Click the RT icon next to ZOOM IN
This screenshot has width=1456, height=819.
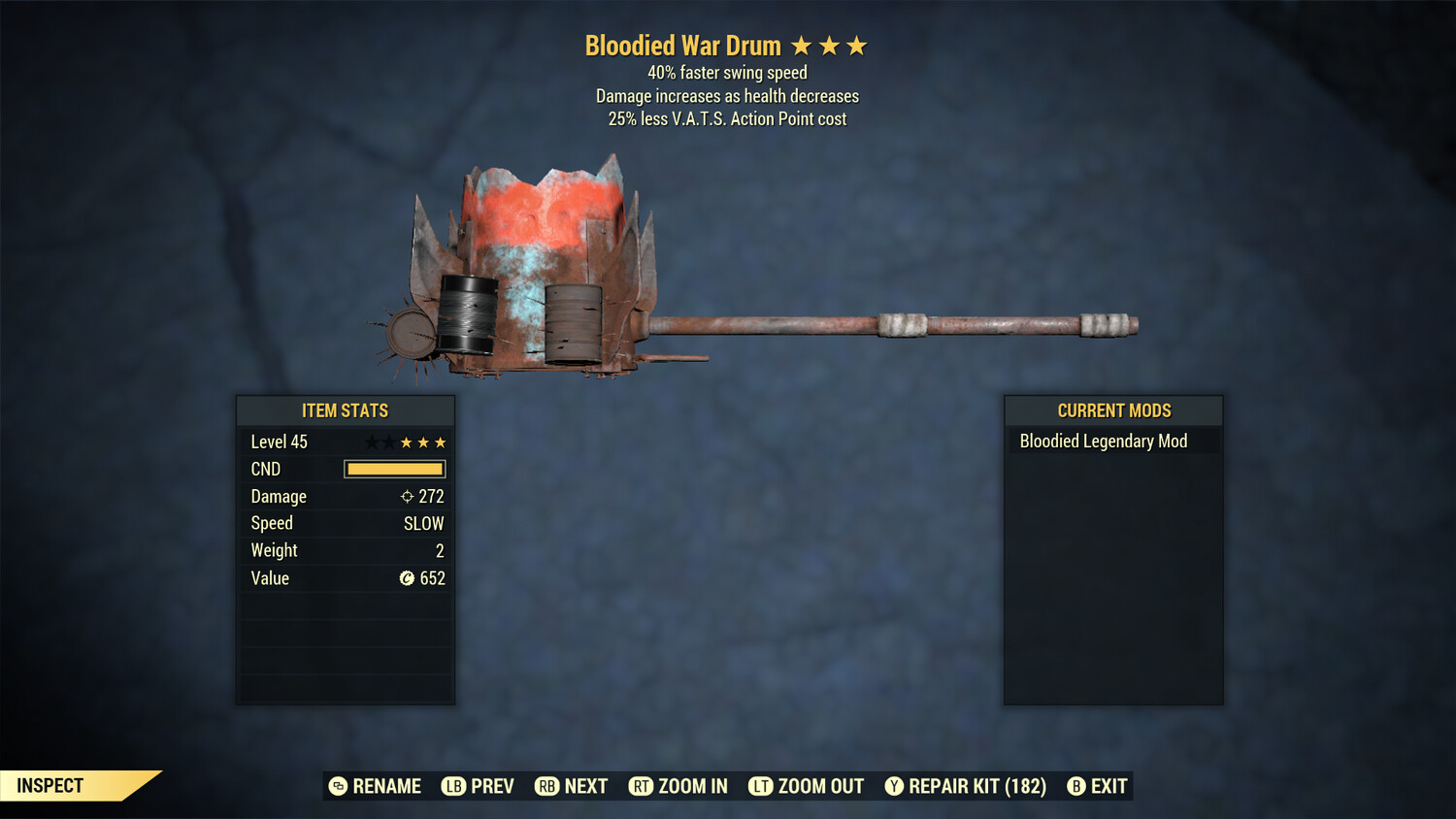(x=642, y=786)
